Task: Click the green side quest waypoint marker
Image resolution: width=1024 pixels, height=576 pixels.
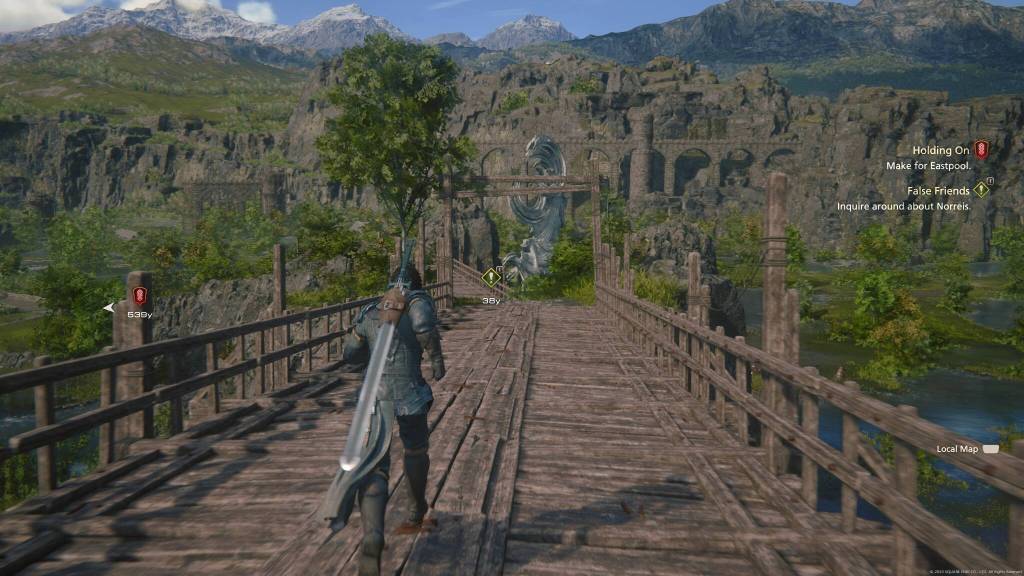Action: pyautogui.click(x=490, y=277)
